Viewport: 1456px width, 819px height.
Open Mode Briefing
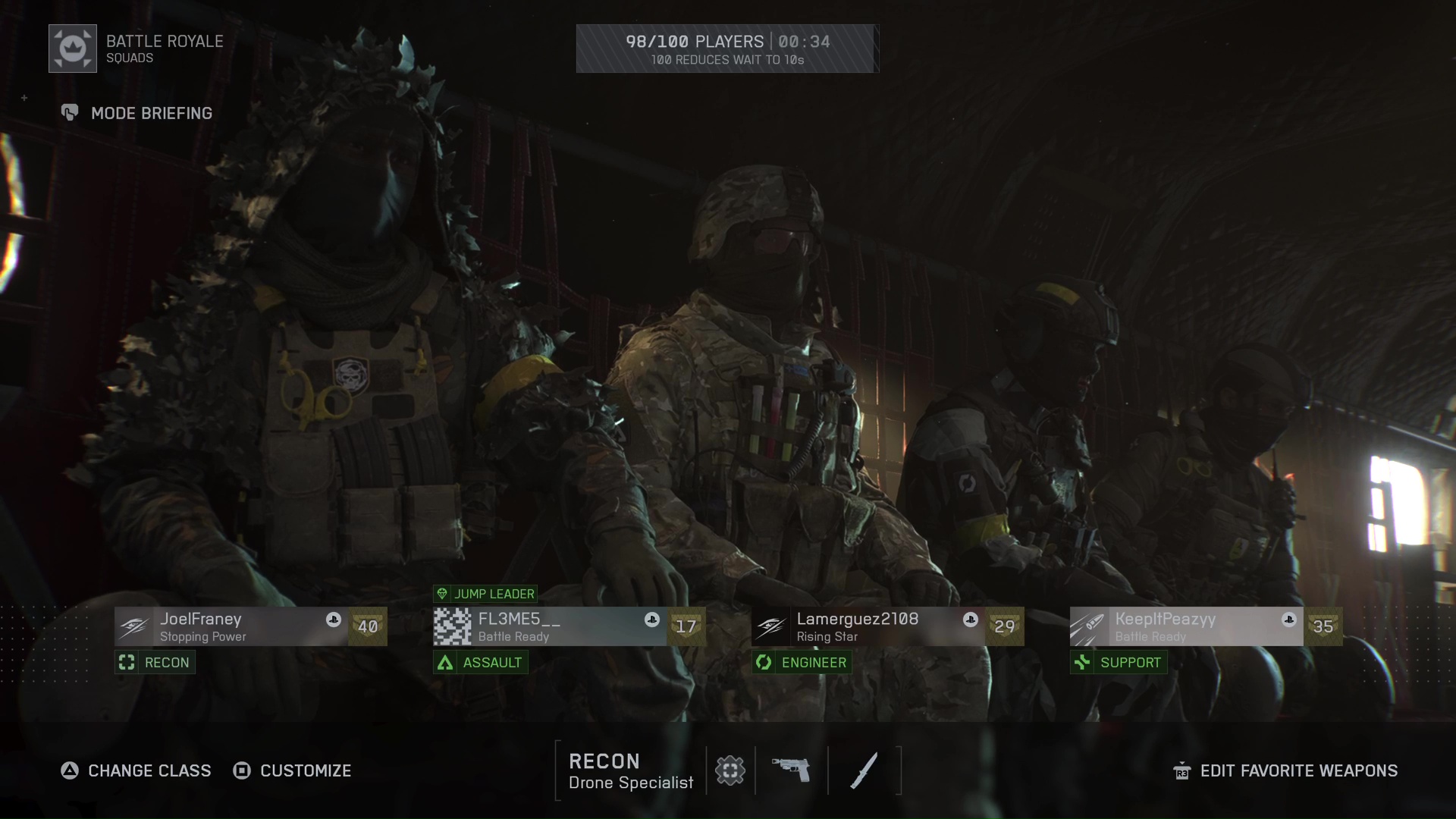tap(151, 113)
